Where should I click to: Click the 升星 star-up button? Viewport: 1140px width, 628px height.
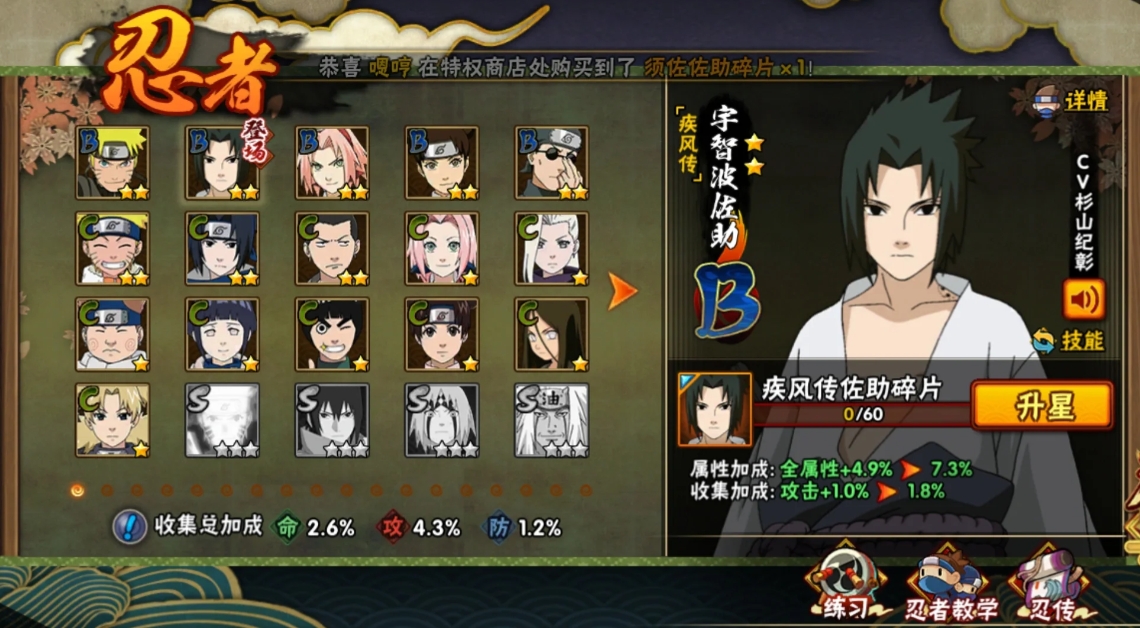click(x=1041, y=406)
